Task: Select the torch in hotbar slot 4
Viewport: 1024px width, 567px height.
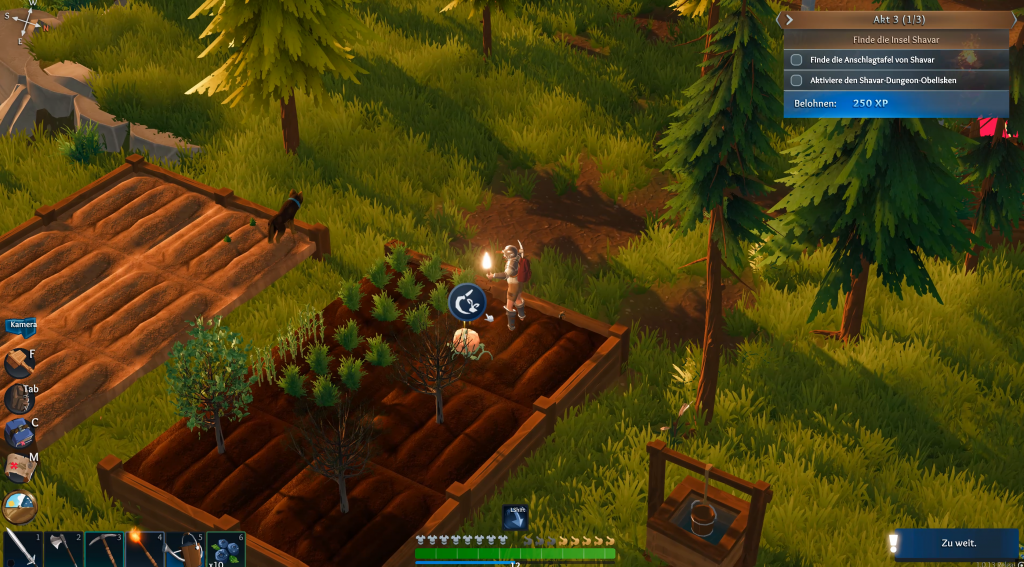Action: point(145,549)
